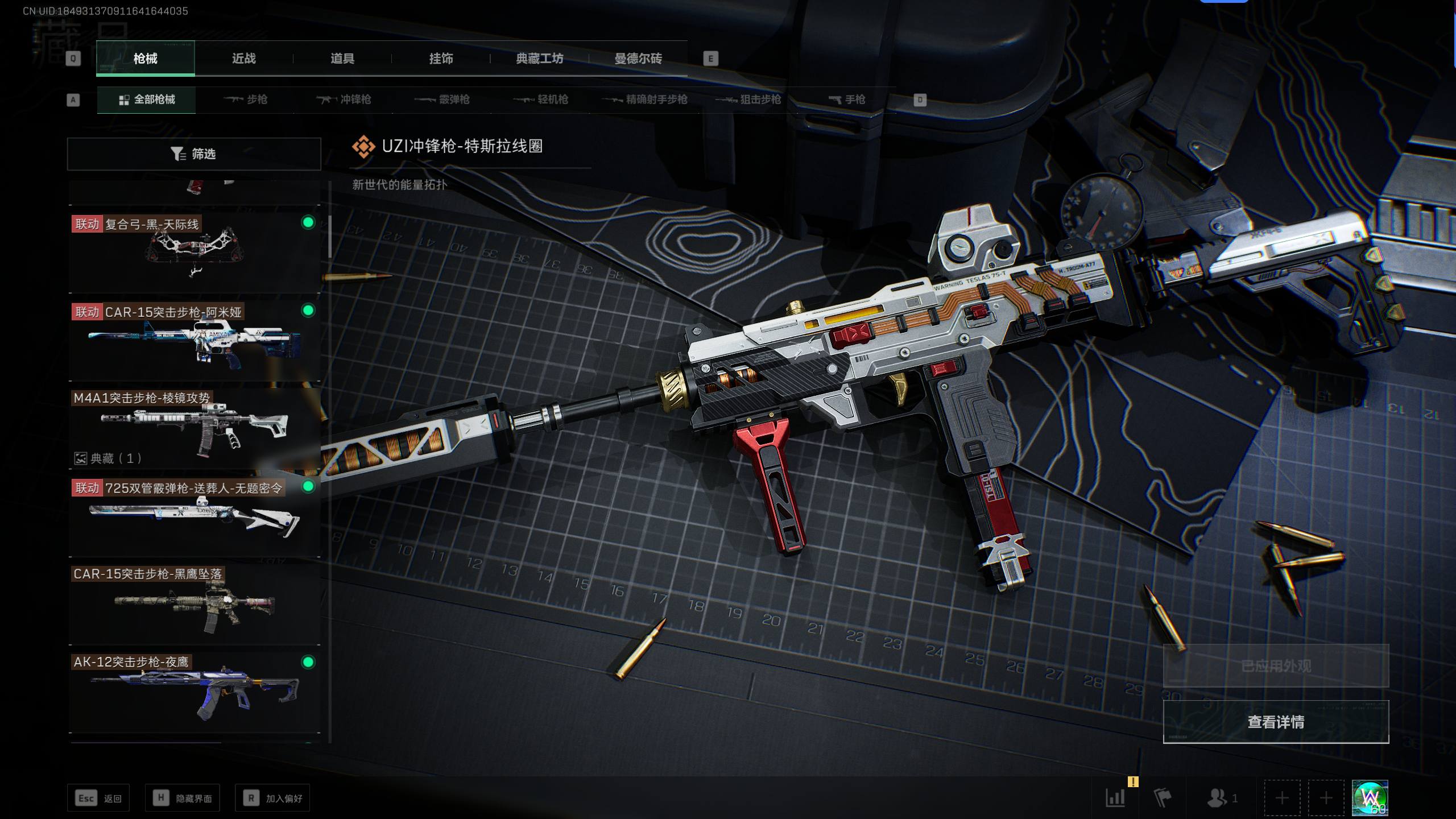Show only 手枪 pistols
Image resolution: width=1456 pixels, height=819 pixels.
click(x=847, y=100)
